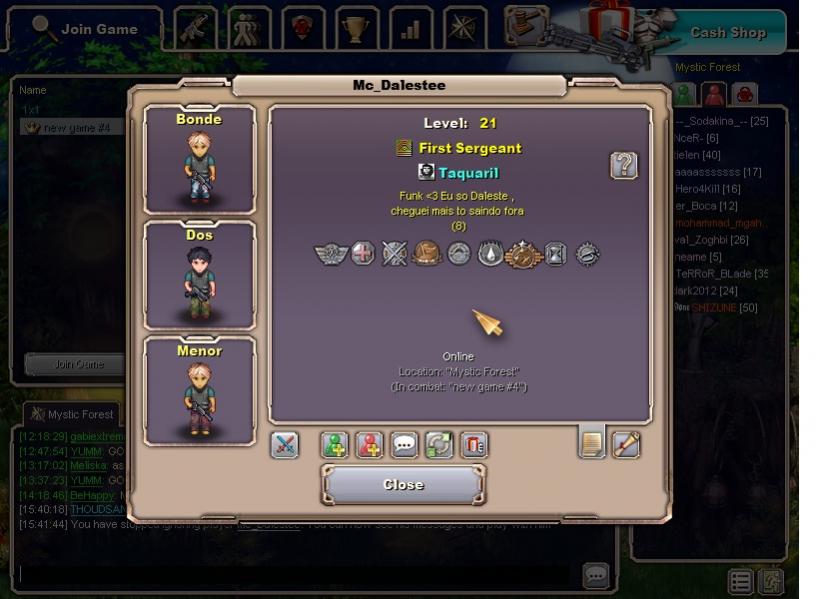
Task: Send a message via speech bubble button
Action: pos(405,445)
